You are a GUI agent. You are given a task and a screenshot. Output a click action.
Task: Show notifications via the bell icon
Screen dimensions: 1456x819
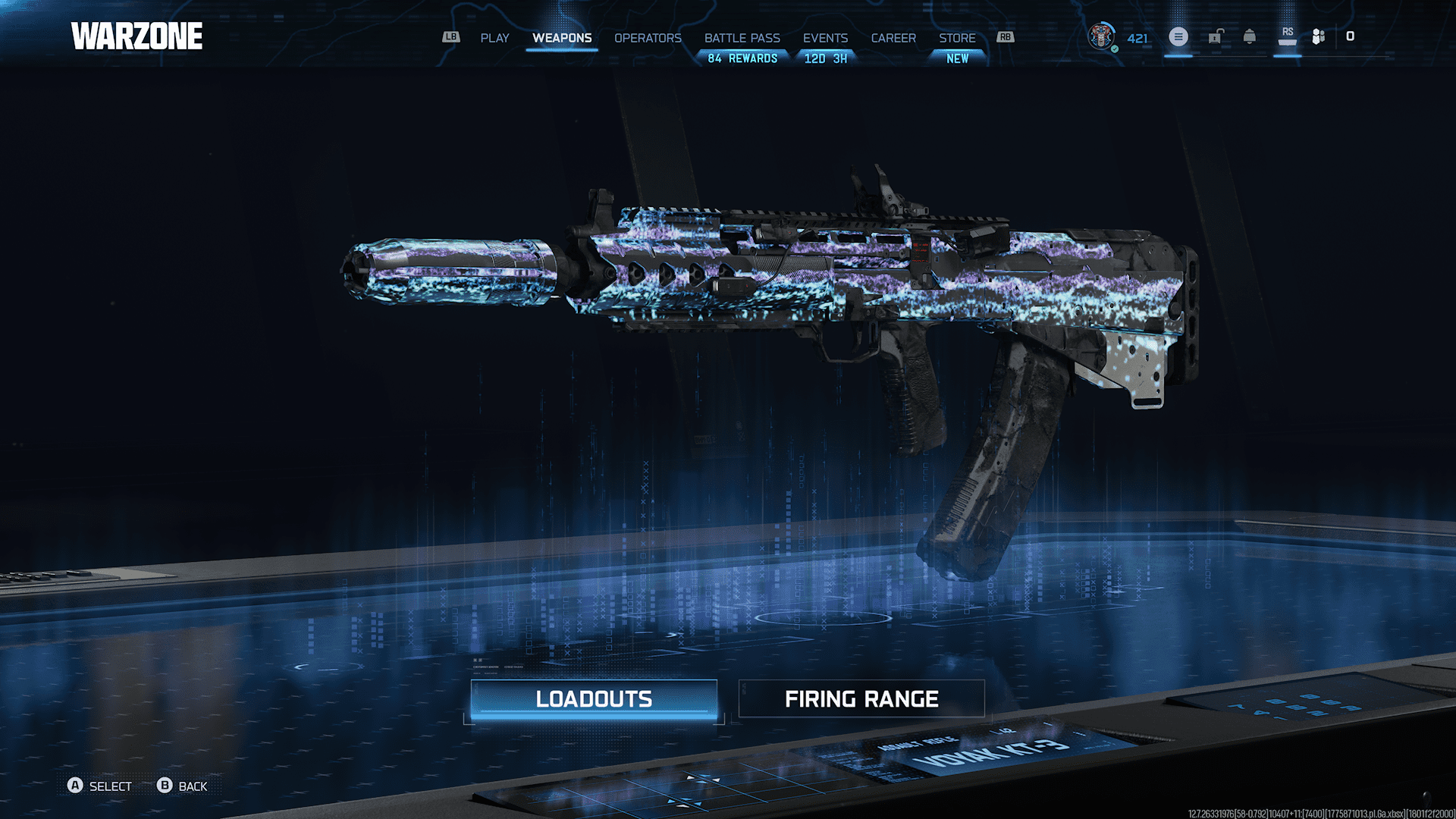pyautogui.click(x=1250, y=36)
